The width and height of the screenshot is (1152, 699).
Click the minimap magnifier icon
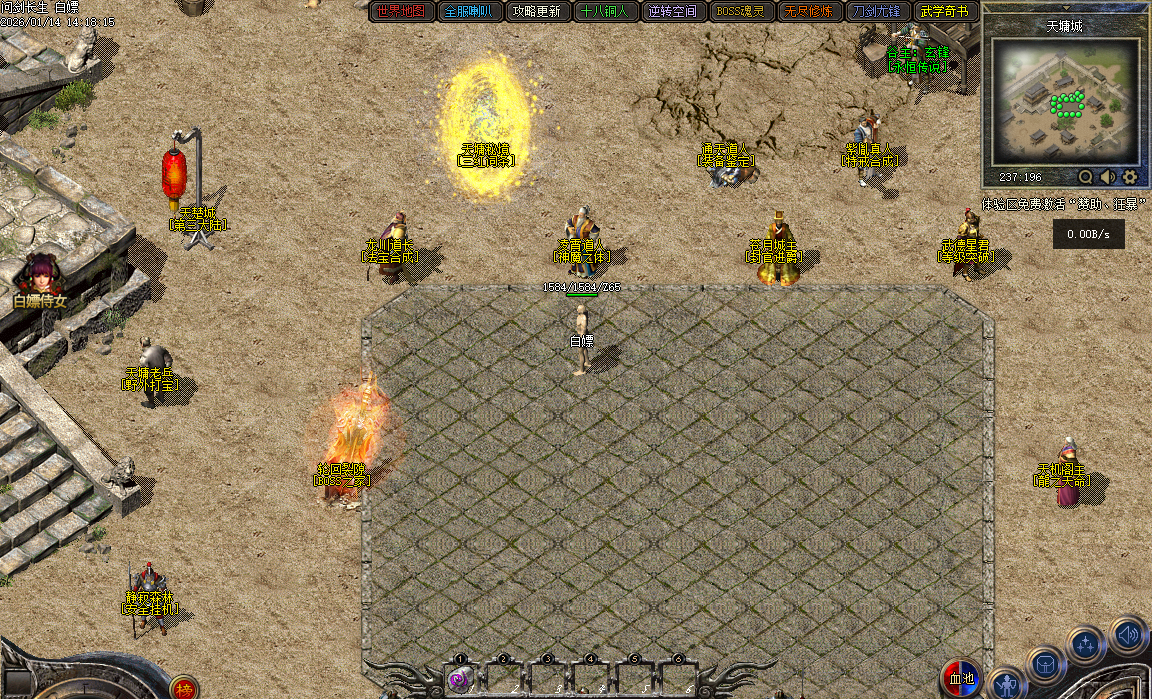tap(1085, 177)
